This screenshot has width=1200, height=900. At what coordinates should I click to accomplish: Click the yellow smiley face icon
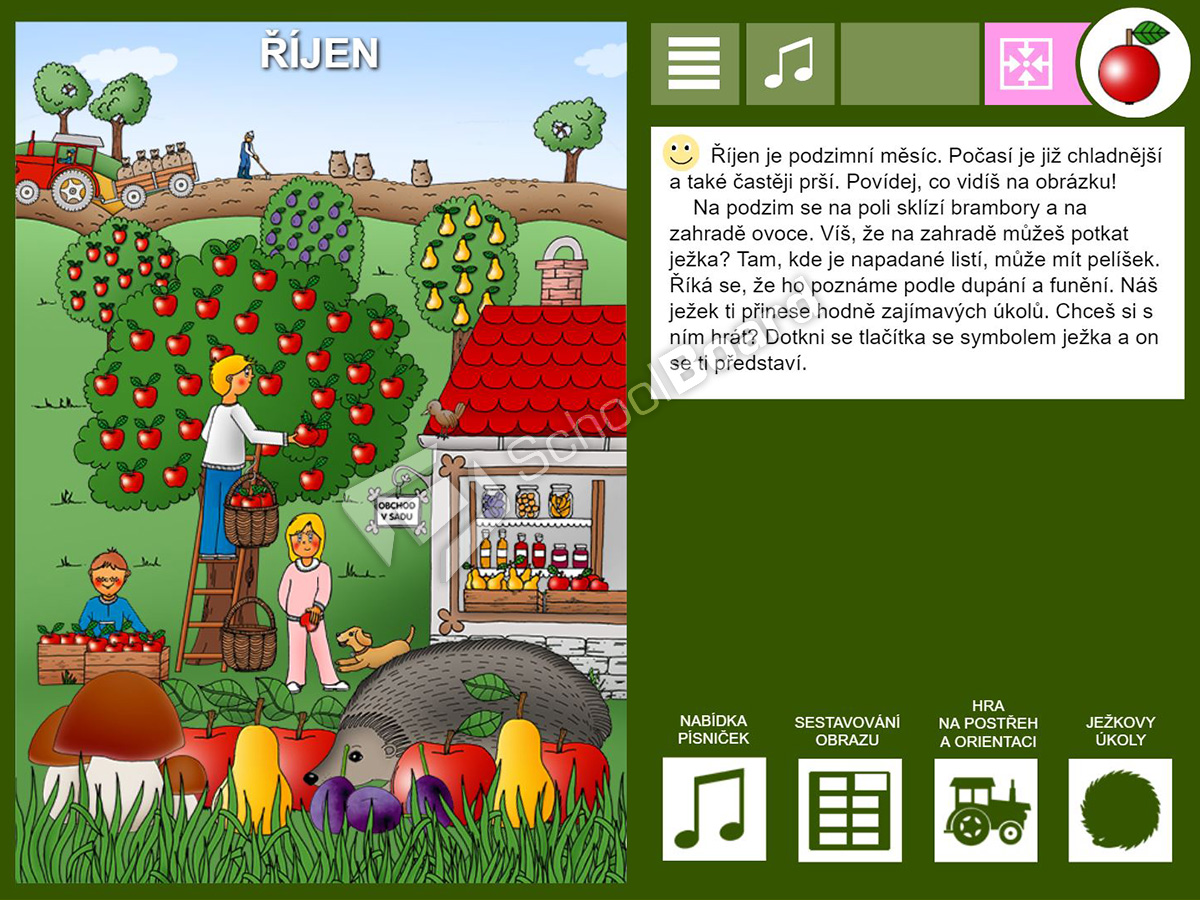681,153
